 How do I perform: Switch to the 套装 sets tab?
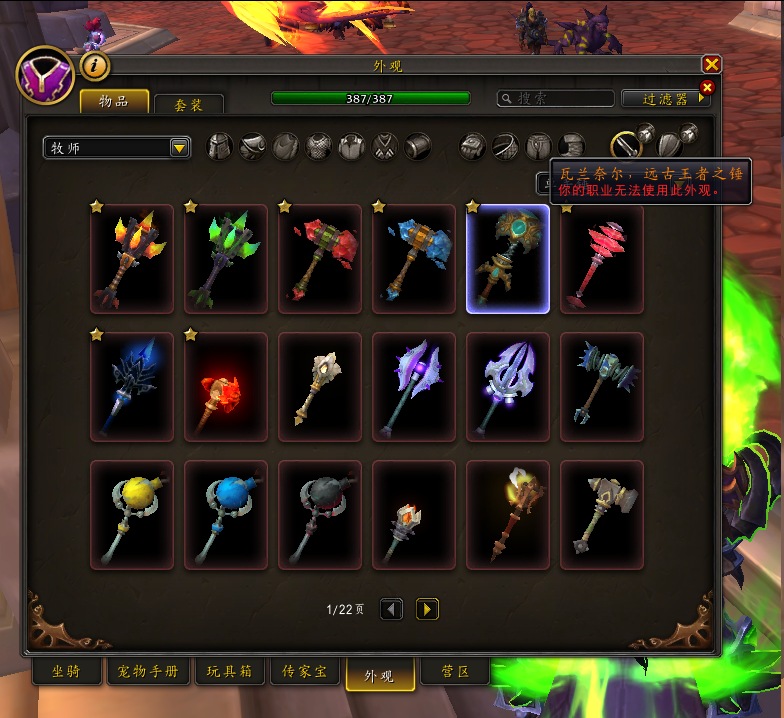point(188,103)
